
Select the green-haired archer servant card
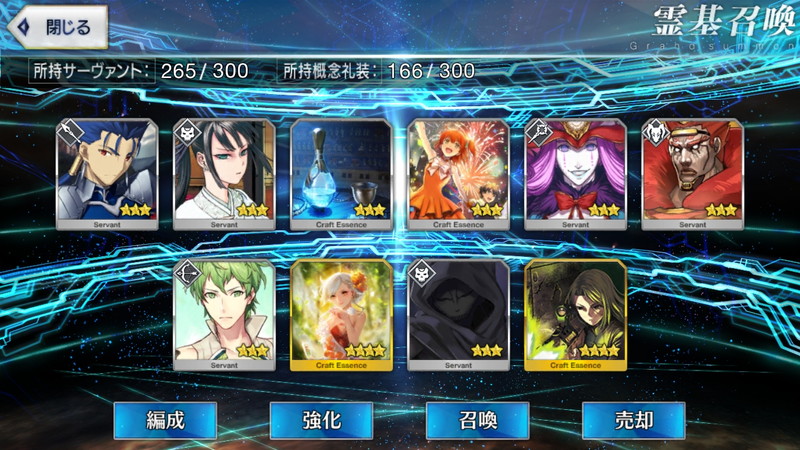pos(224,314)
